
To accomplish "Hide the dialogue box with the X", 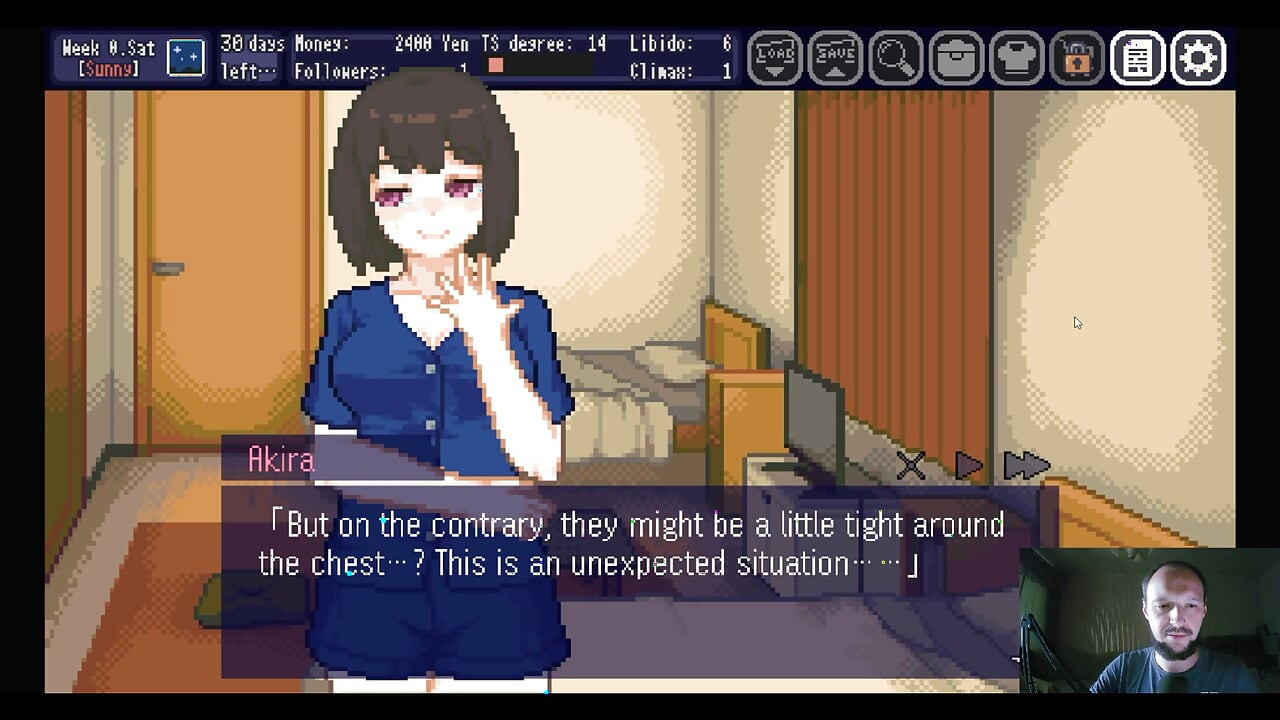I will point(910,465).
